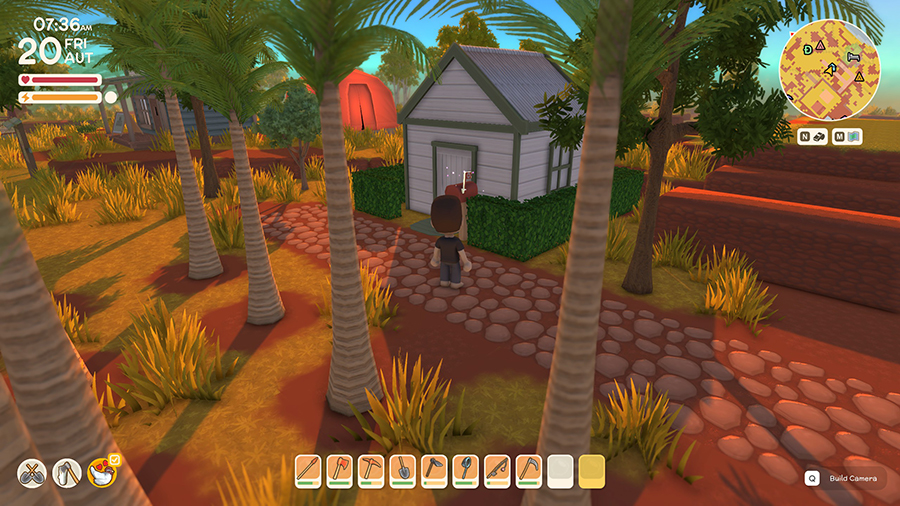
Task: Choose the scythe in the hotbar
Action: click(527, 469)
